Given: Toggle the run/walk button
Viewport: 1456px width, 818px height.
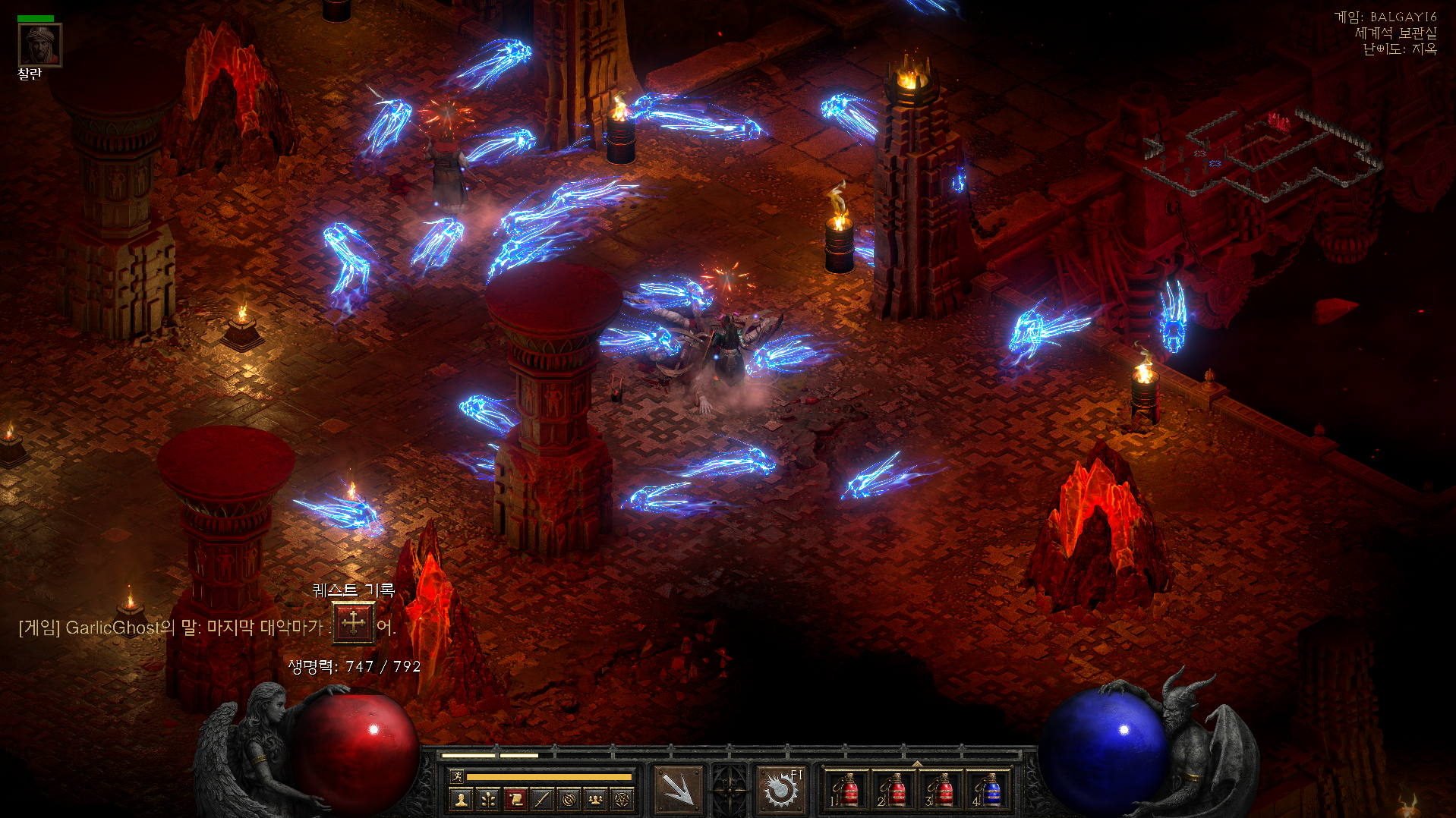Looking at the screenshot, I should click(x=457, y=776).
